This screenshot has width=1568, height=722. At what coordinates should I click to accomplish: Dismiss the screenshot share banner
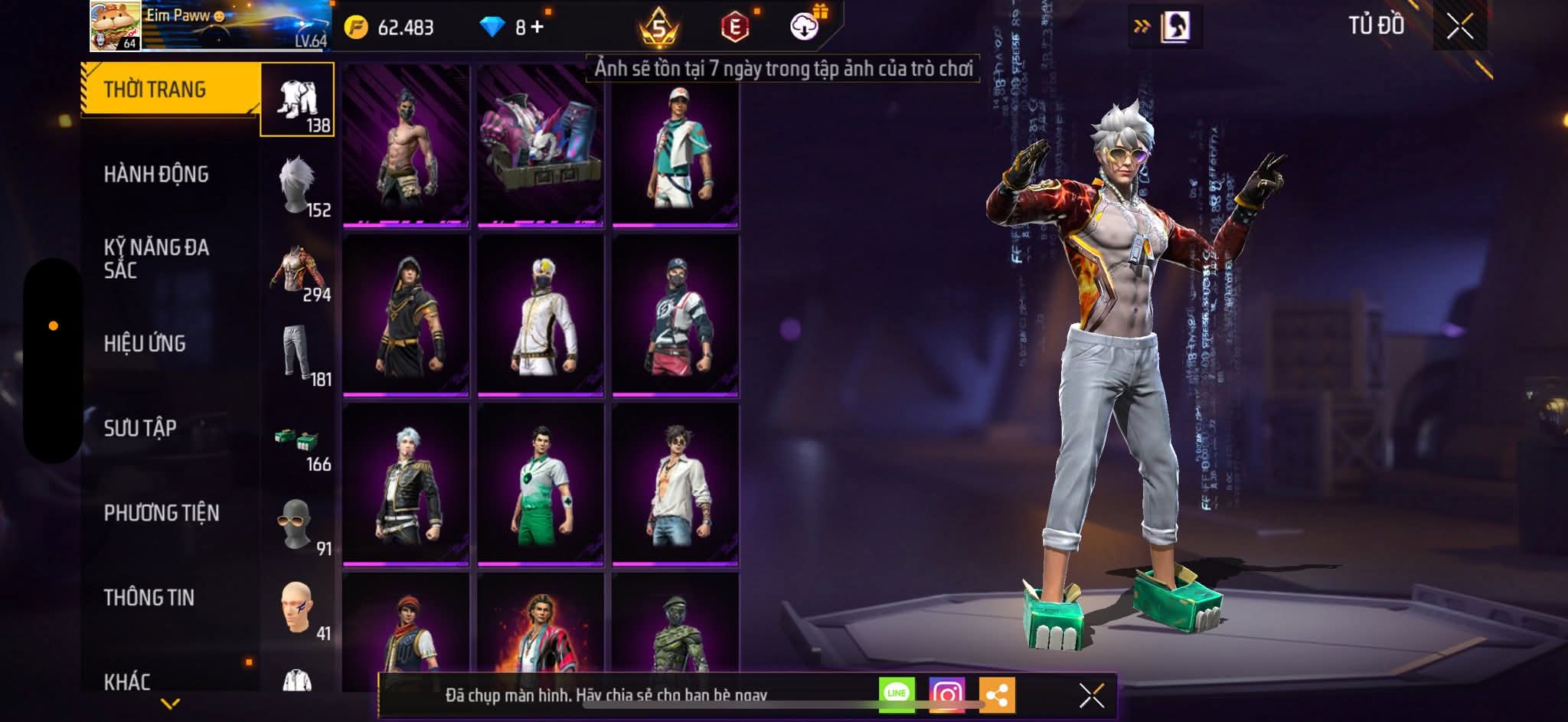coord(1091,695)
